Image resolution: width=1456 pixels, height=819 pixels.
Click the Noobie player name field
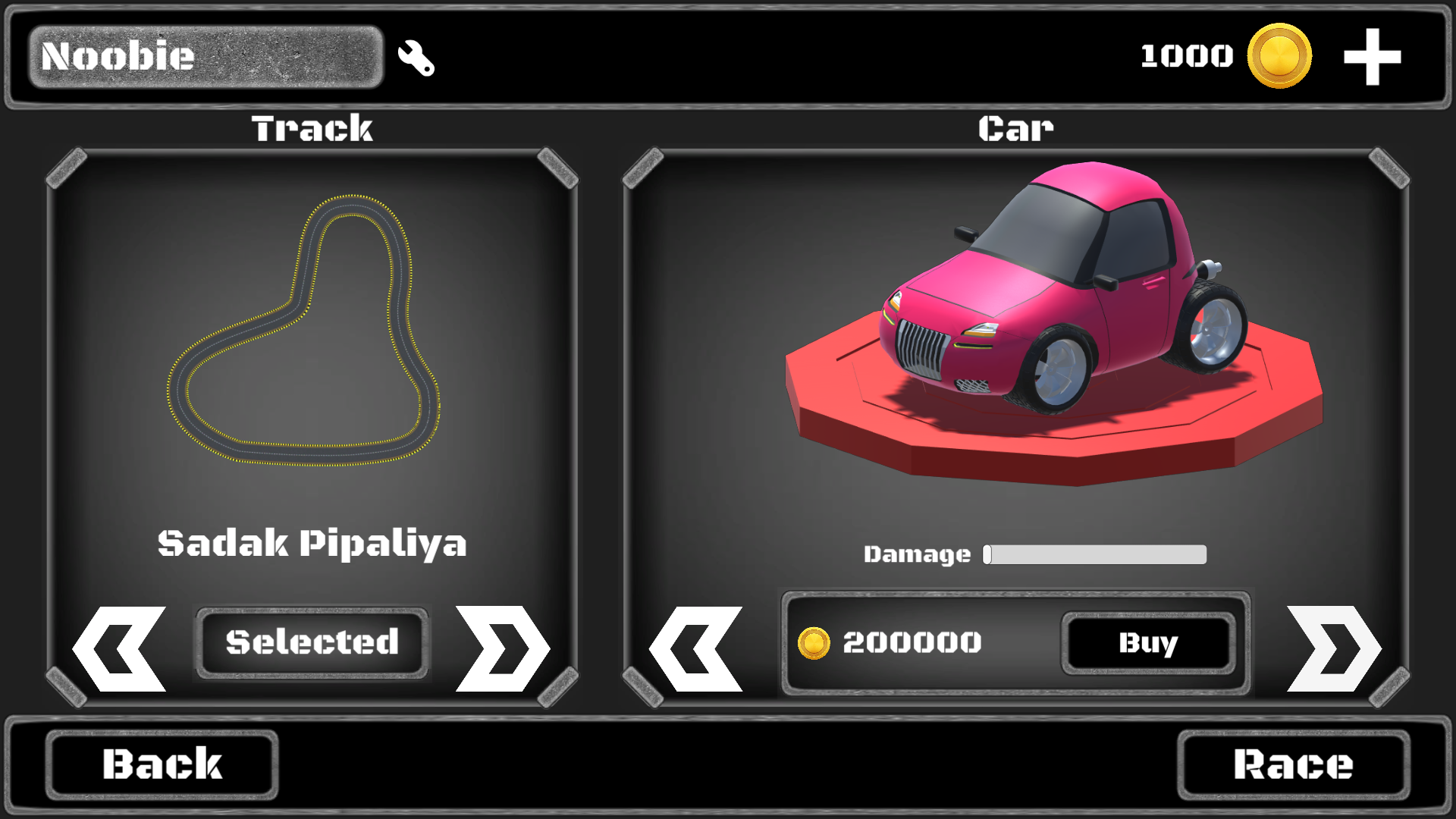tap(205, 56)
